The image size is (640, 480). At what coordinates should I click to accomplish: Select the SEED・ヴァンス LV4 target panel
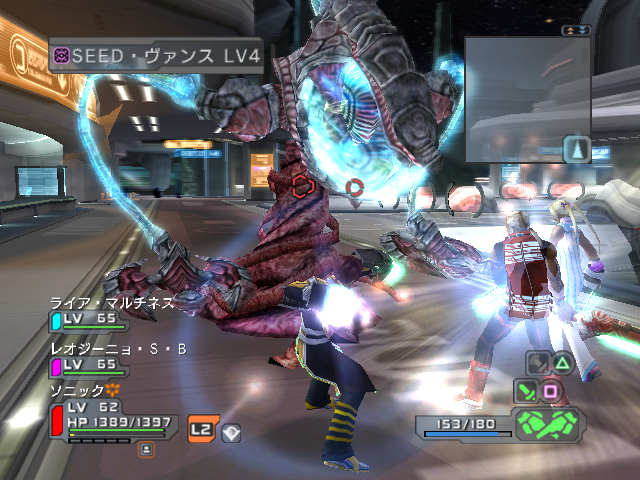tap(155, 56)
